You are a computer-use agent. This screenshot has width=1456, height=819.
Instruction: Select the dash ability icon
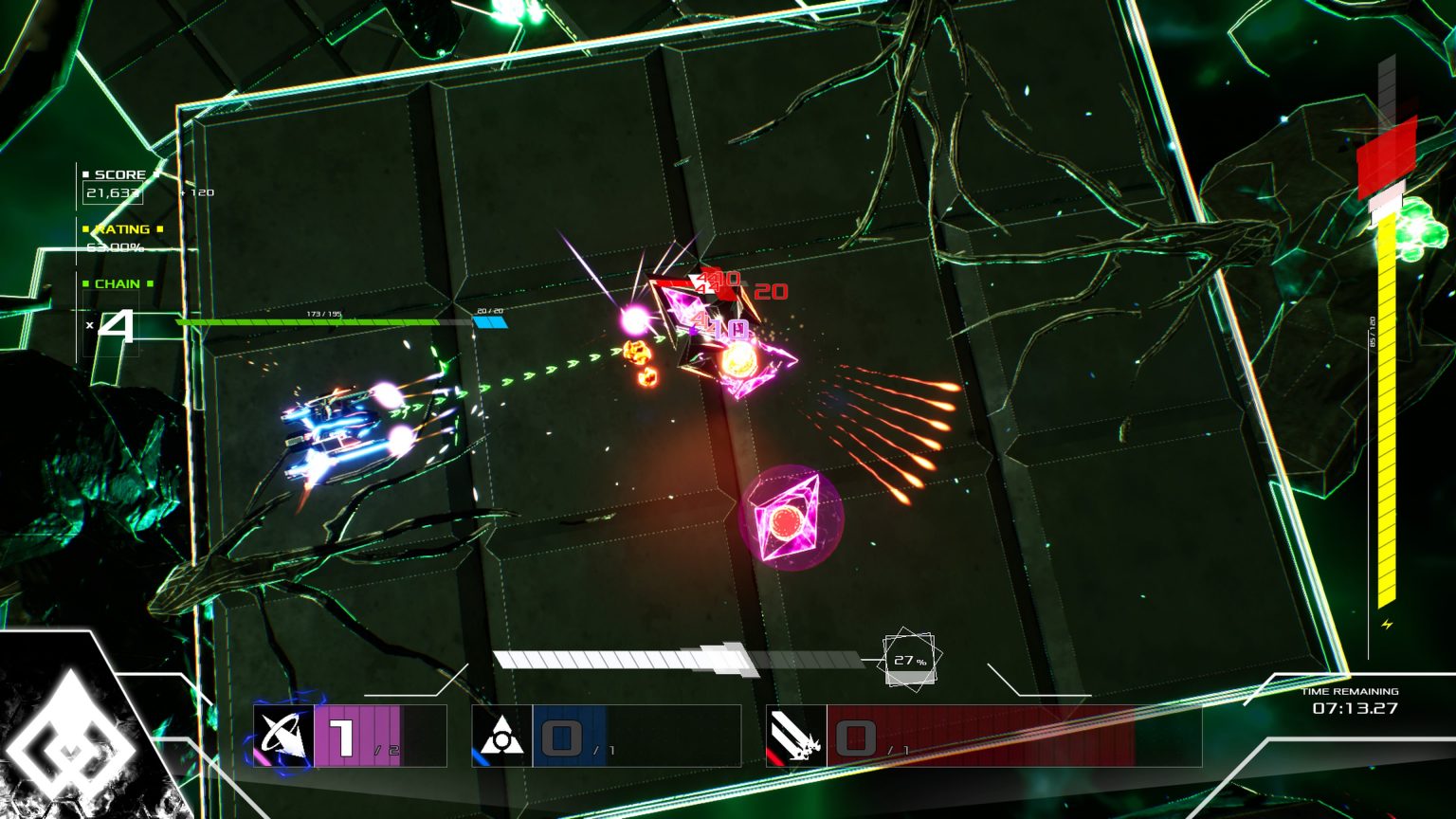pos(283,737)
